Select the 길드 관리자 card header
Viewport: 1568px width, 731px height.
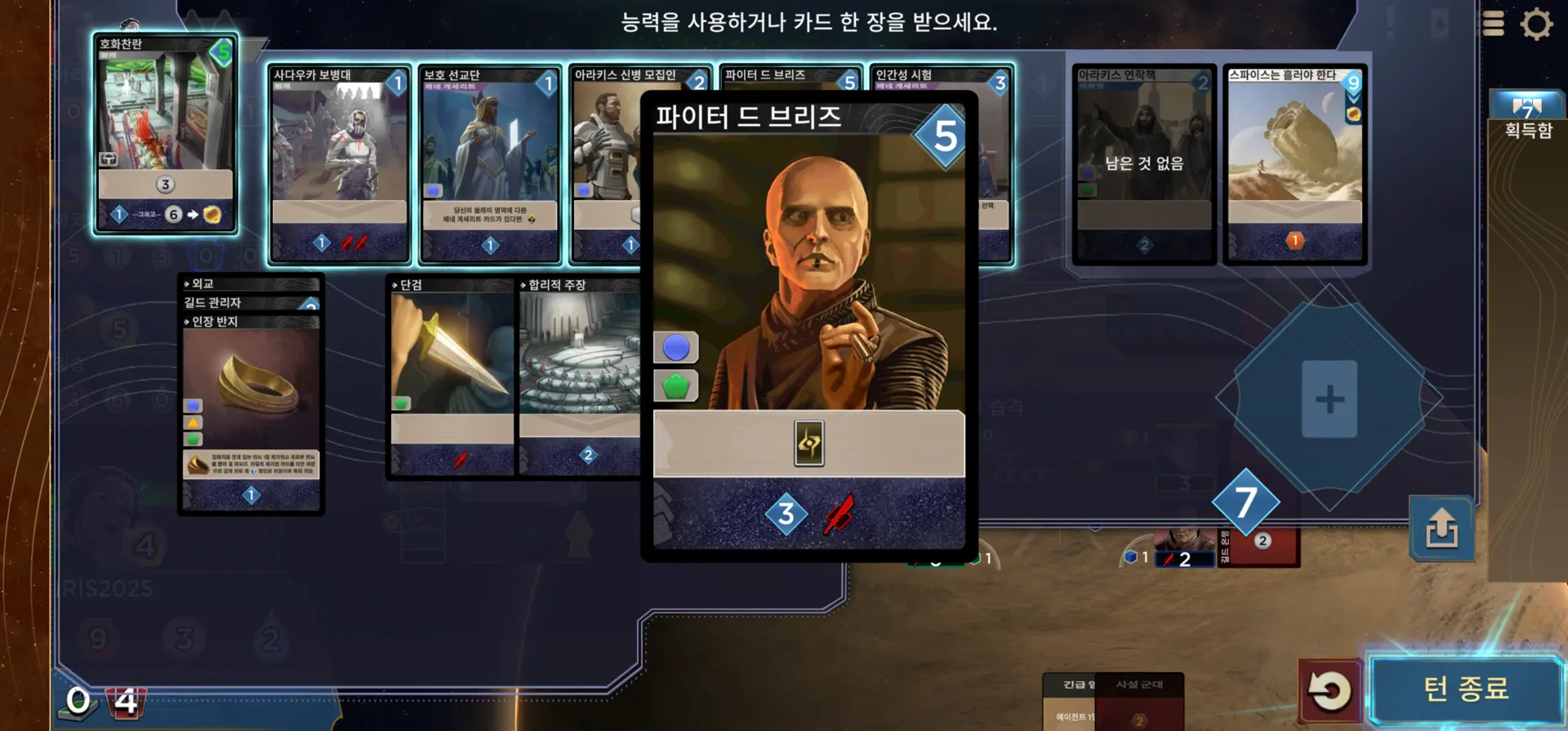point(243,303)
